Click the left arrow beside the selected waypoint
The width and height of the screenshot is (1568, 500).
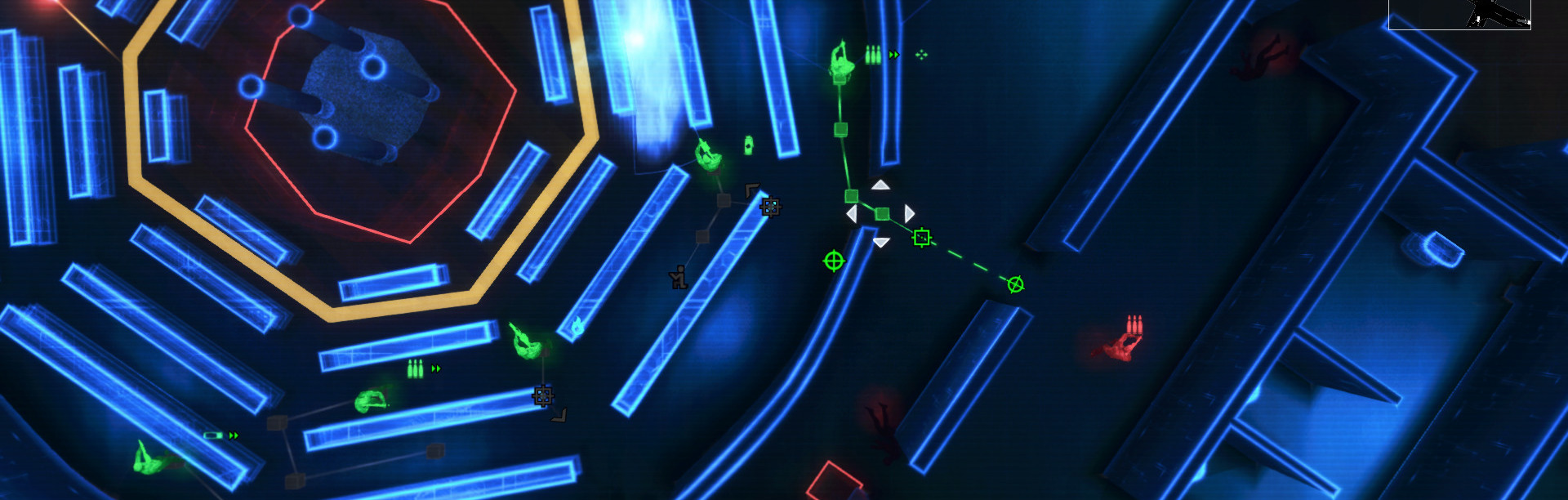(x=852, y=214)
